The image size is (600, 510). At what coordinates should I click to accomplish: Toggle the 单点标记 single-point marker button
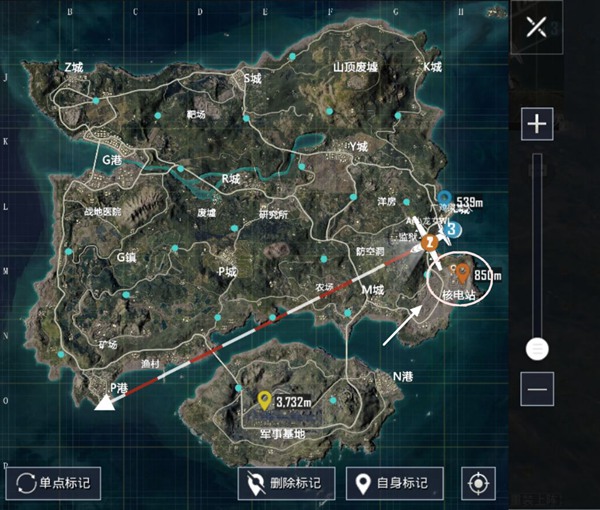(x=53, y=483)
